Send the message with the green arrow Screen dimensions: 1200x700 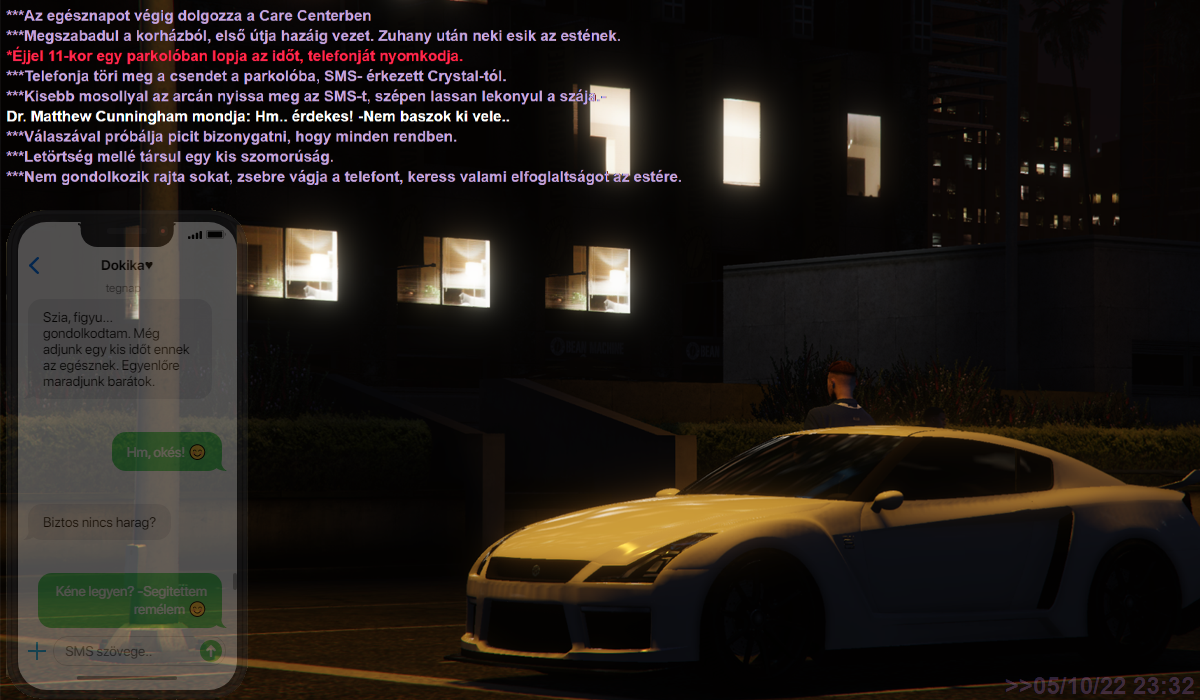210,651
